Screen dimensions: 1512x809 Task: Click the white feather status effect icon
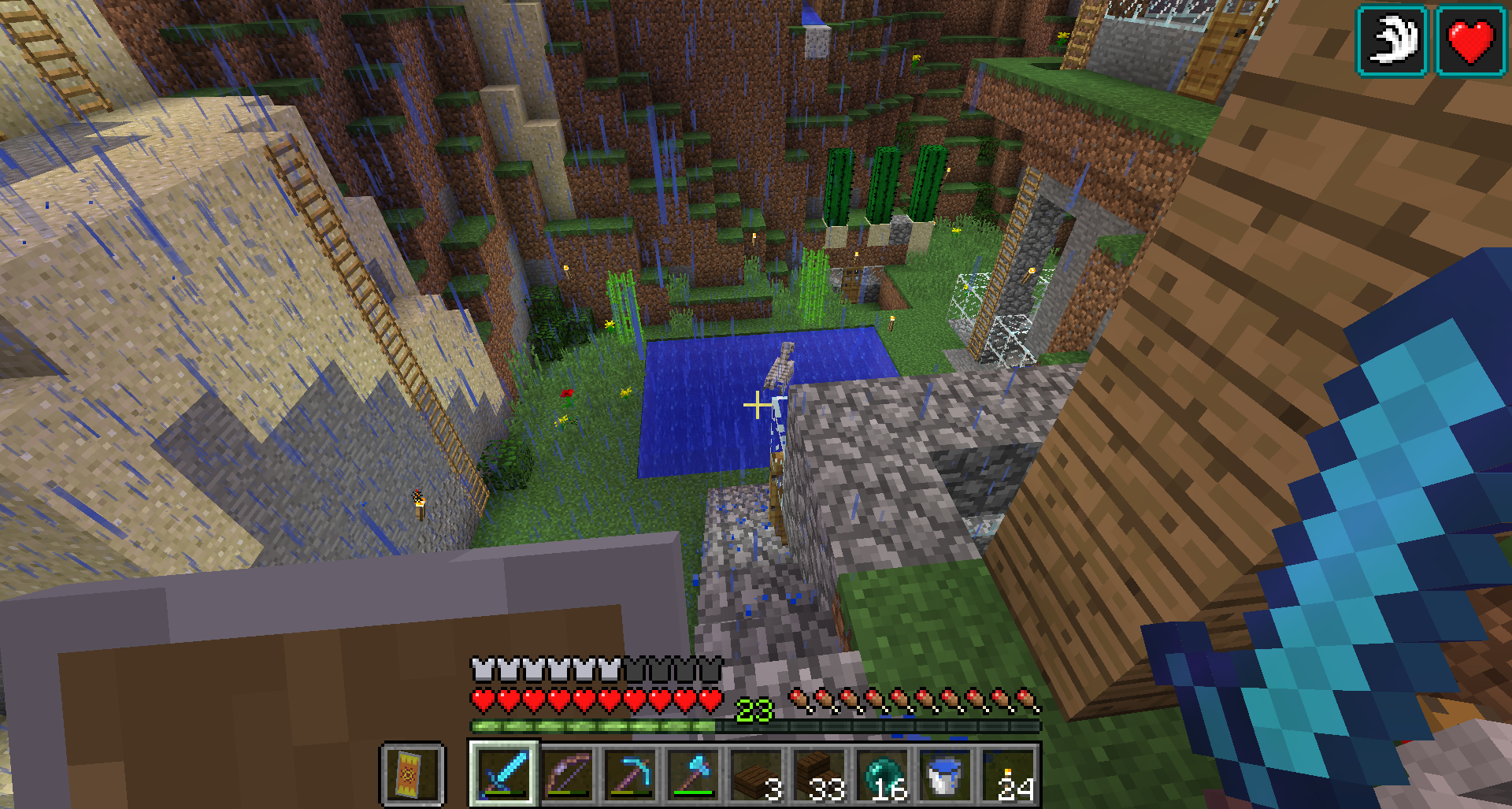(1392, 41)
